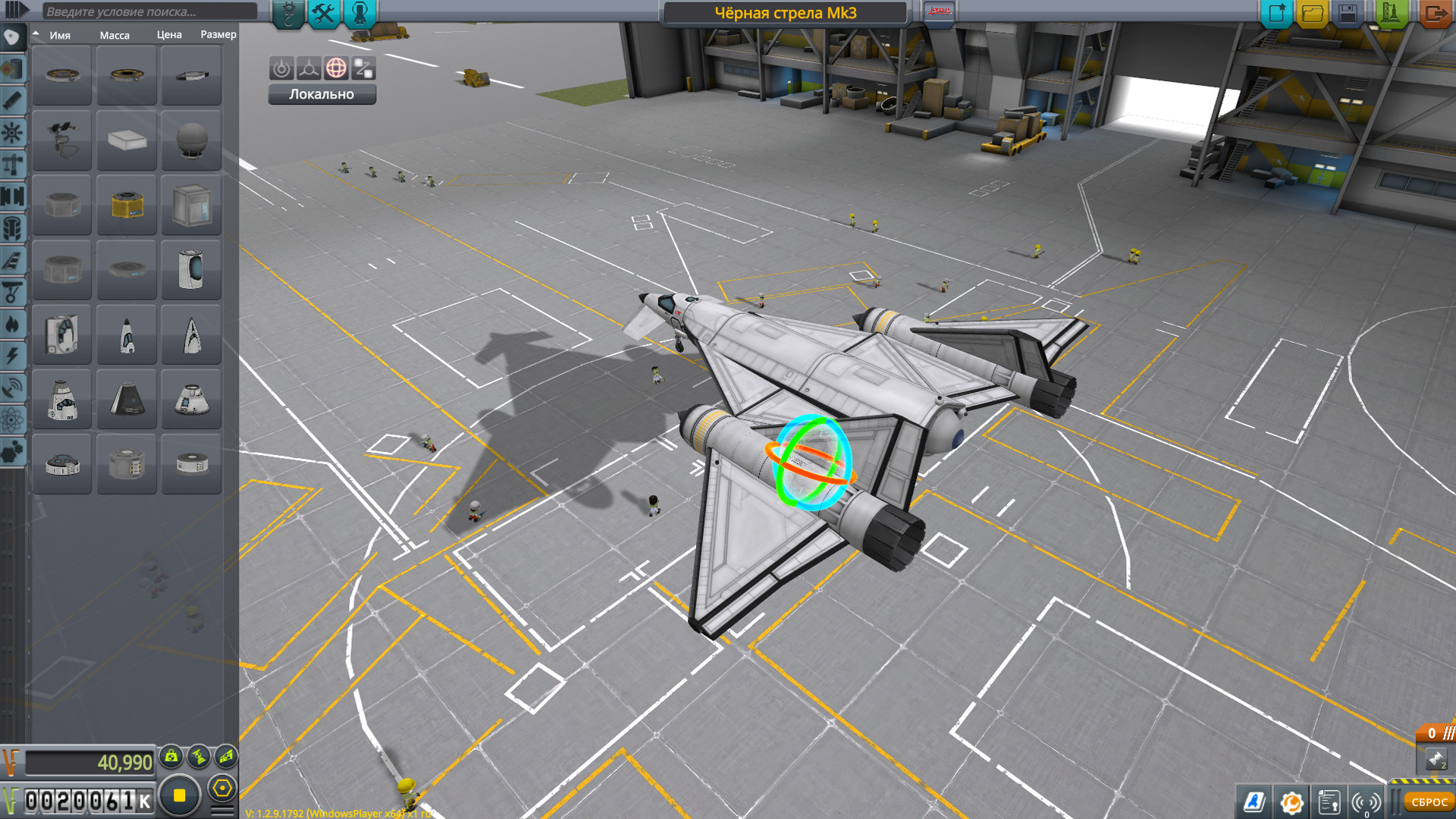Screen dimensions: 1456x819
Task: Save the craft with the floppy disk button
Action: (x=1348, y=13)
